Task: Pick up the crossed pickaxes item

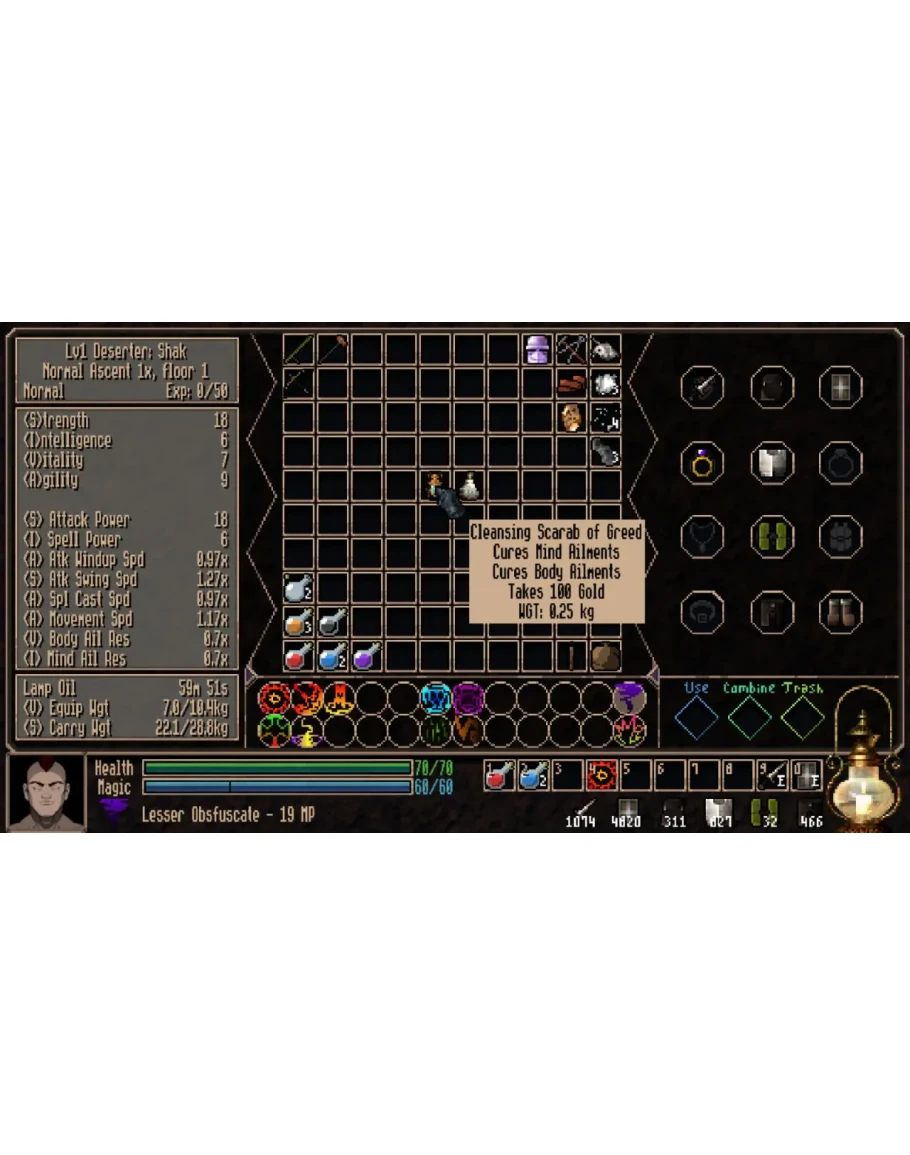Action: click(x=571, y=349)
